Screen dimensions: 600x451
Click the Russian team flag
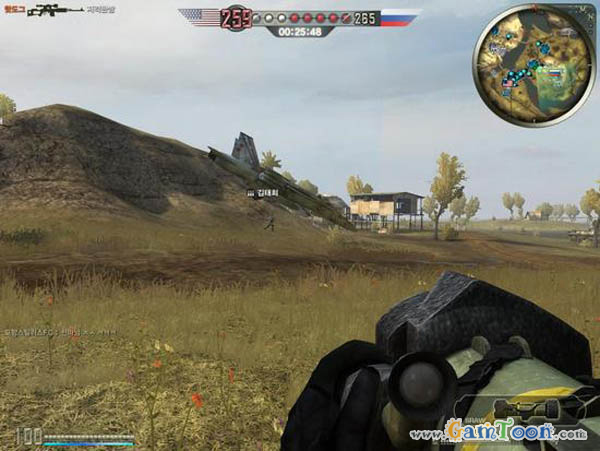[x=398, y=18]
